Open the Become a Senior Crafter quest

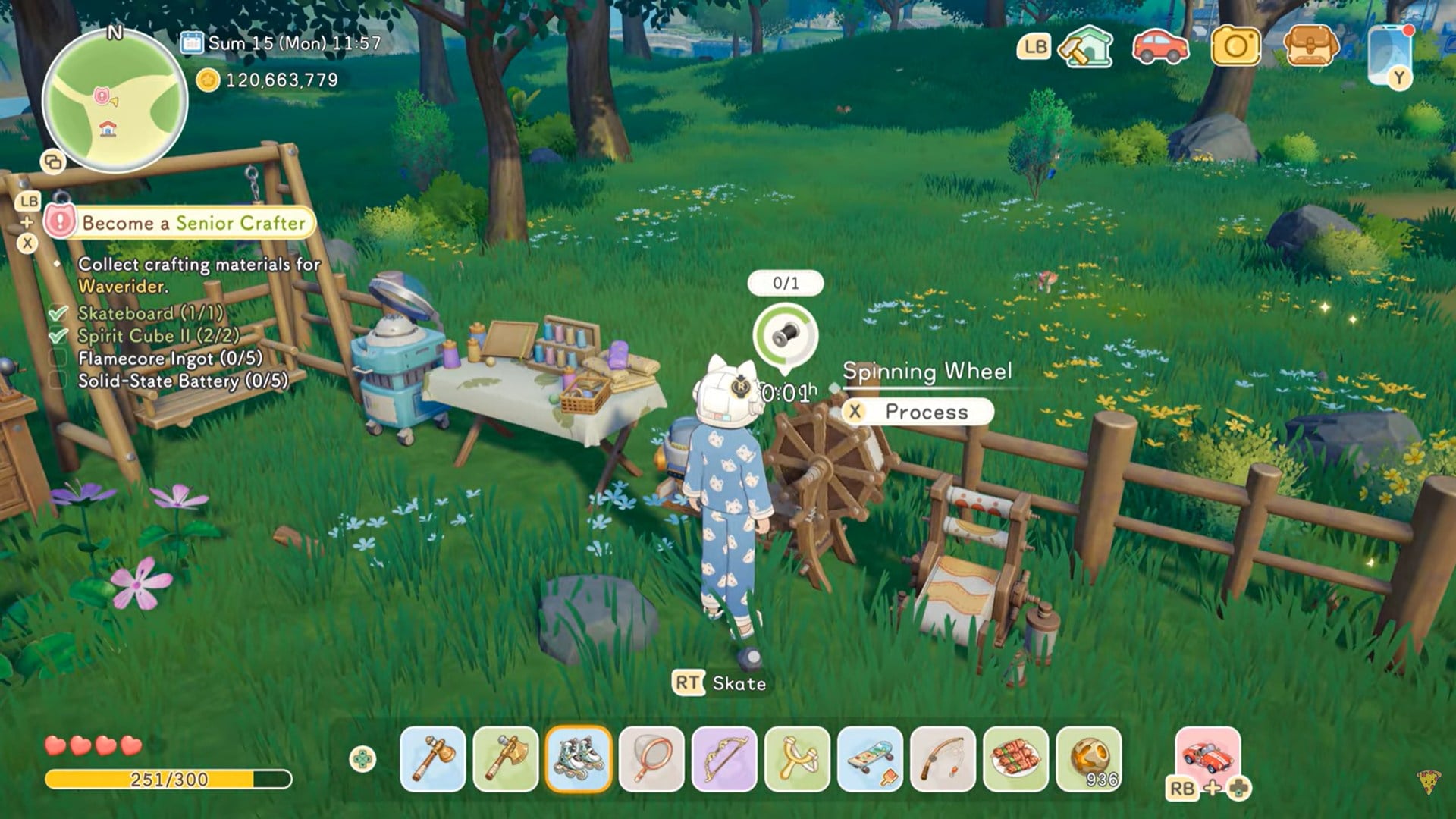tap(193, 223)
